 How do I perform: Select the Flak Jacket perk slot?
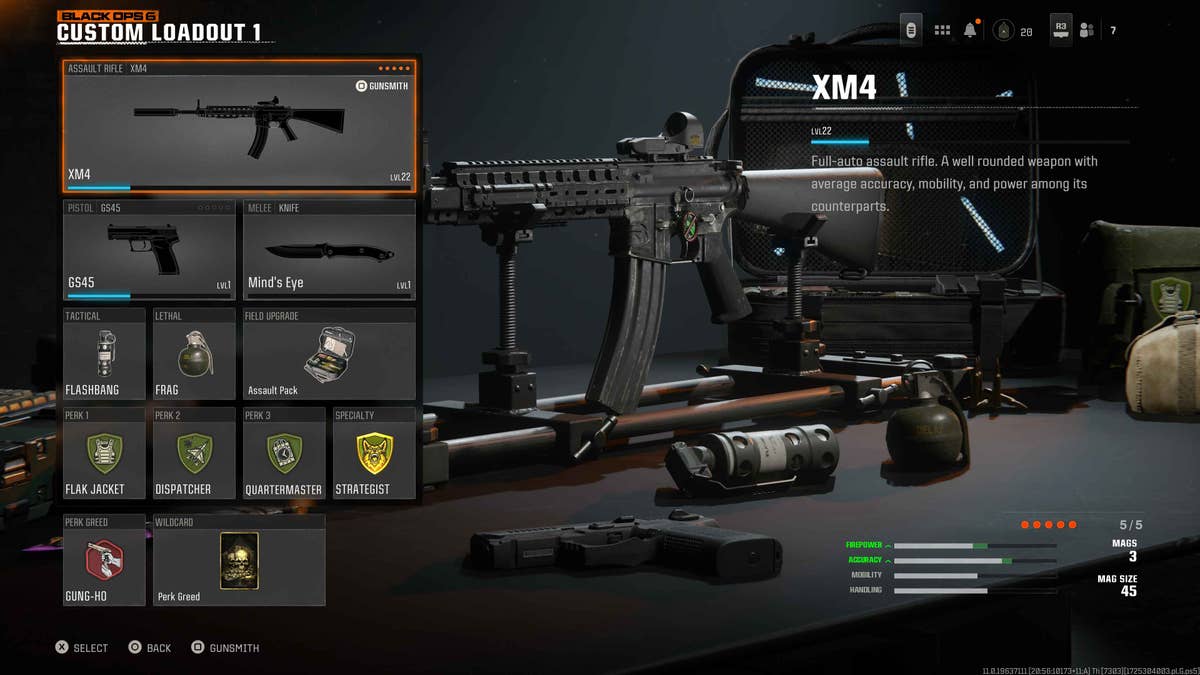click(x=104, y=453)
